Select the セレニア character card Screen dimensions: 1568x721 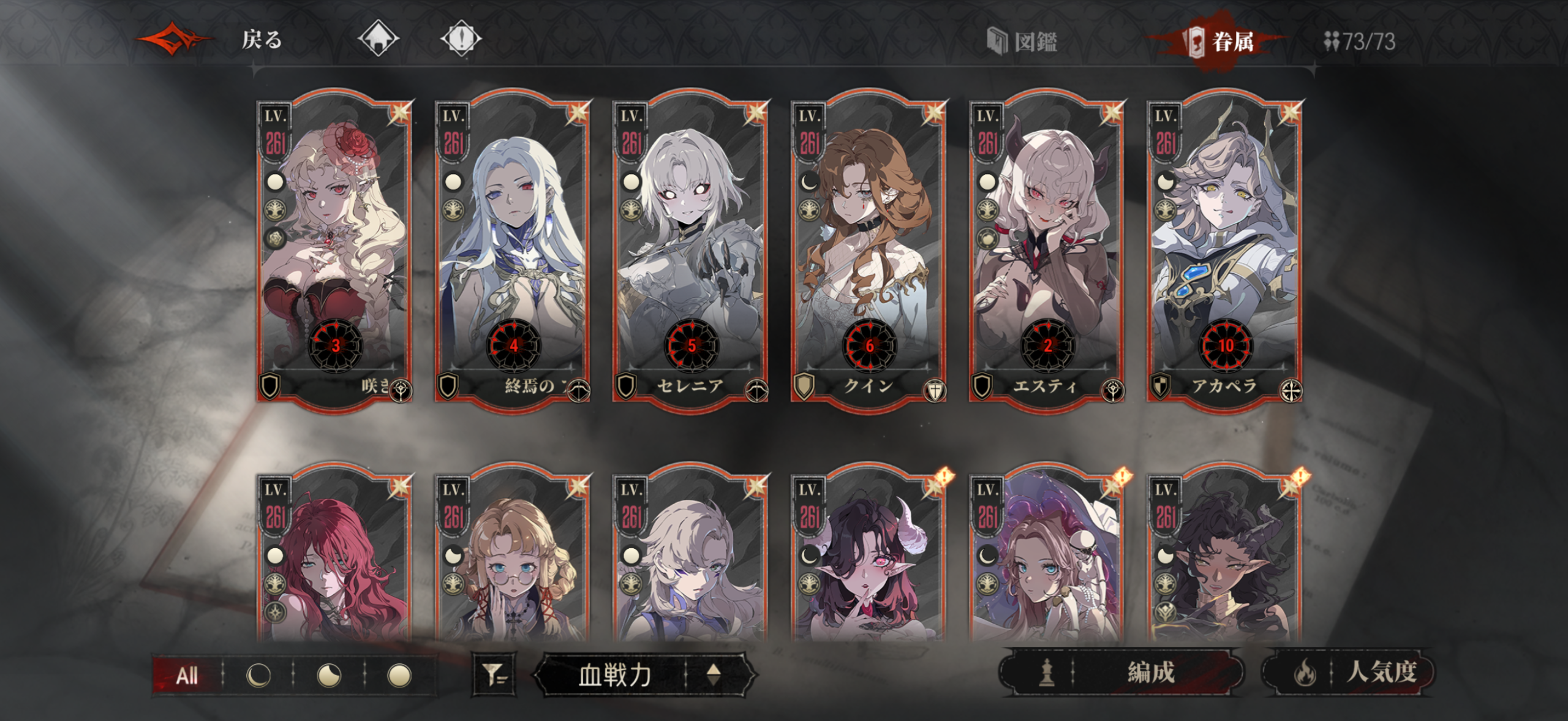[x=690, y=251]
